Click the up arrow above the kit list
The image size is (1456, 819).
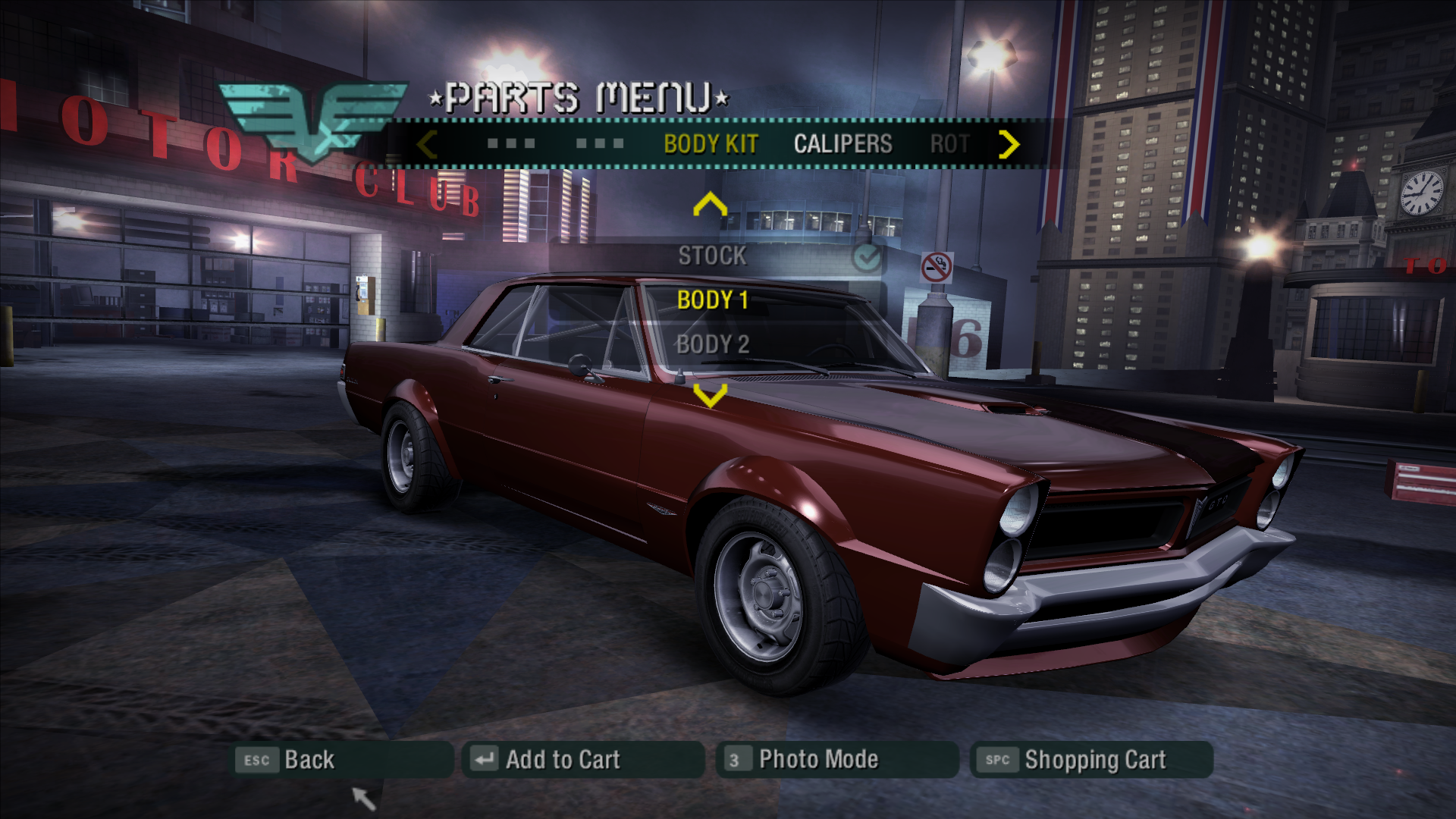tap(710, 205)
